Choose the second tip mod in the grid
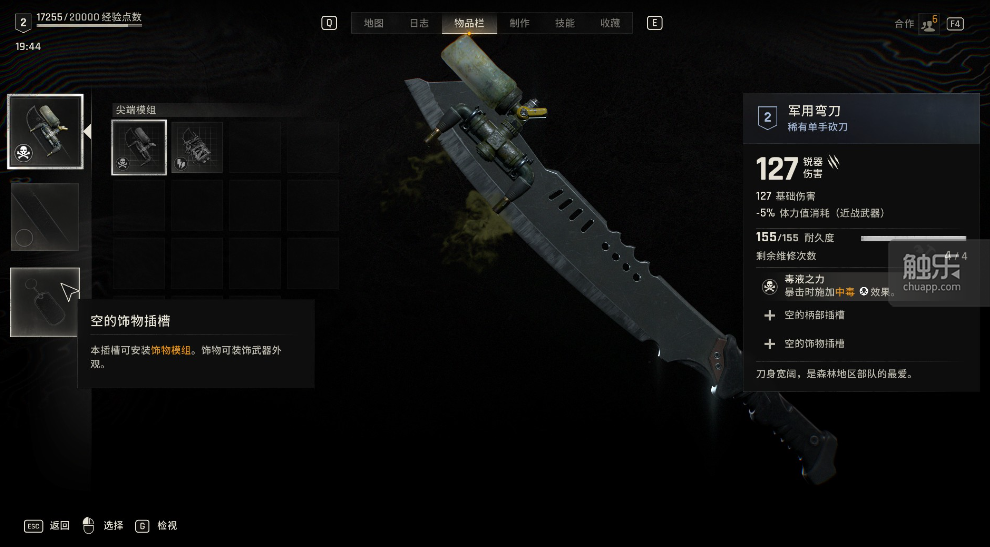This screenshot has width=990, height=547. tap(197, 148)
